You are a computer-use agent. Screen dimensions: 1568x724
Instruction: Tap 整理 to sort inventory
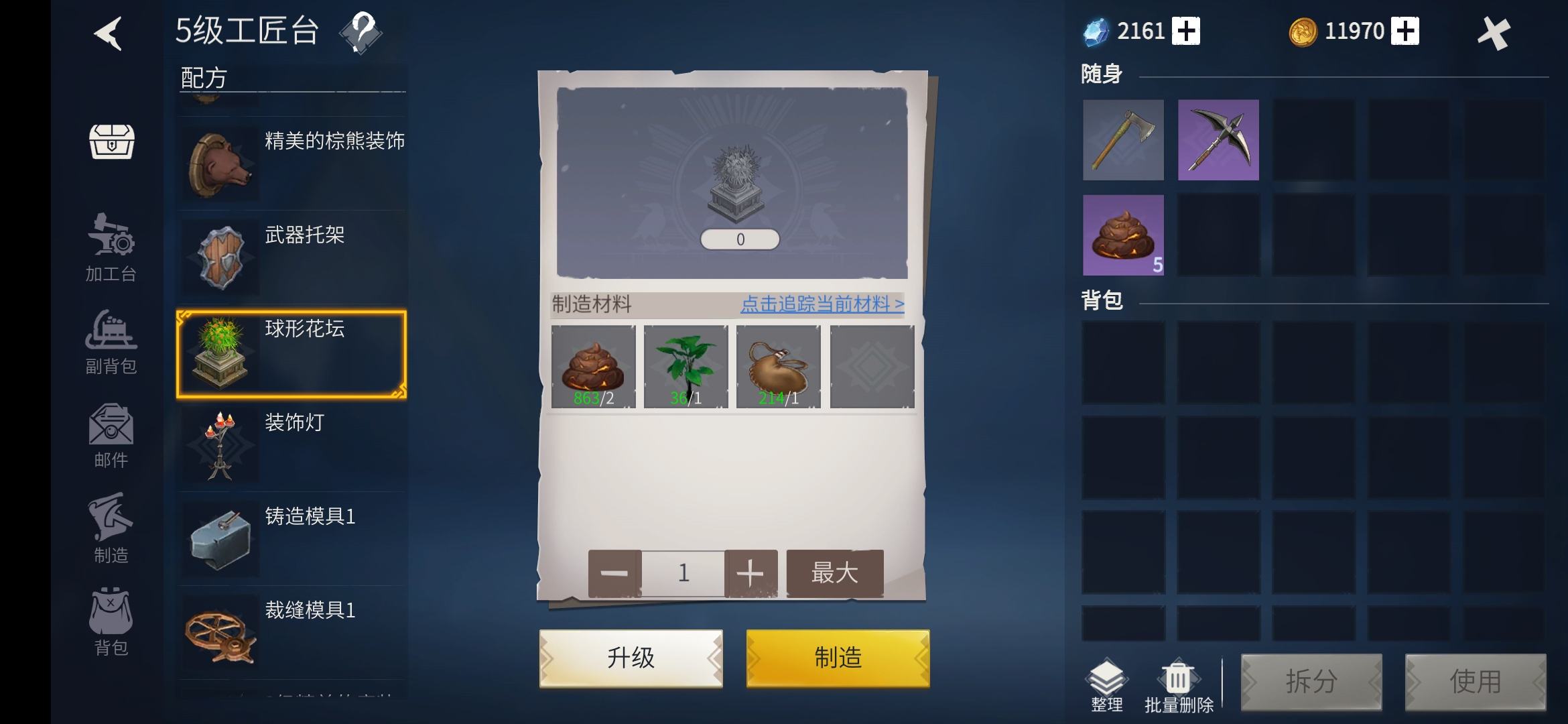click(1106, 685)
